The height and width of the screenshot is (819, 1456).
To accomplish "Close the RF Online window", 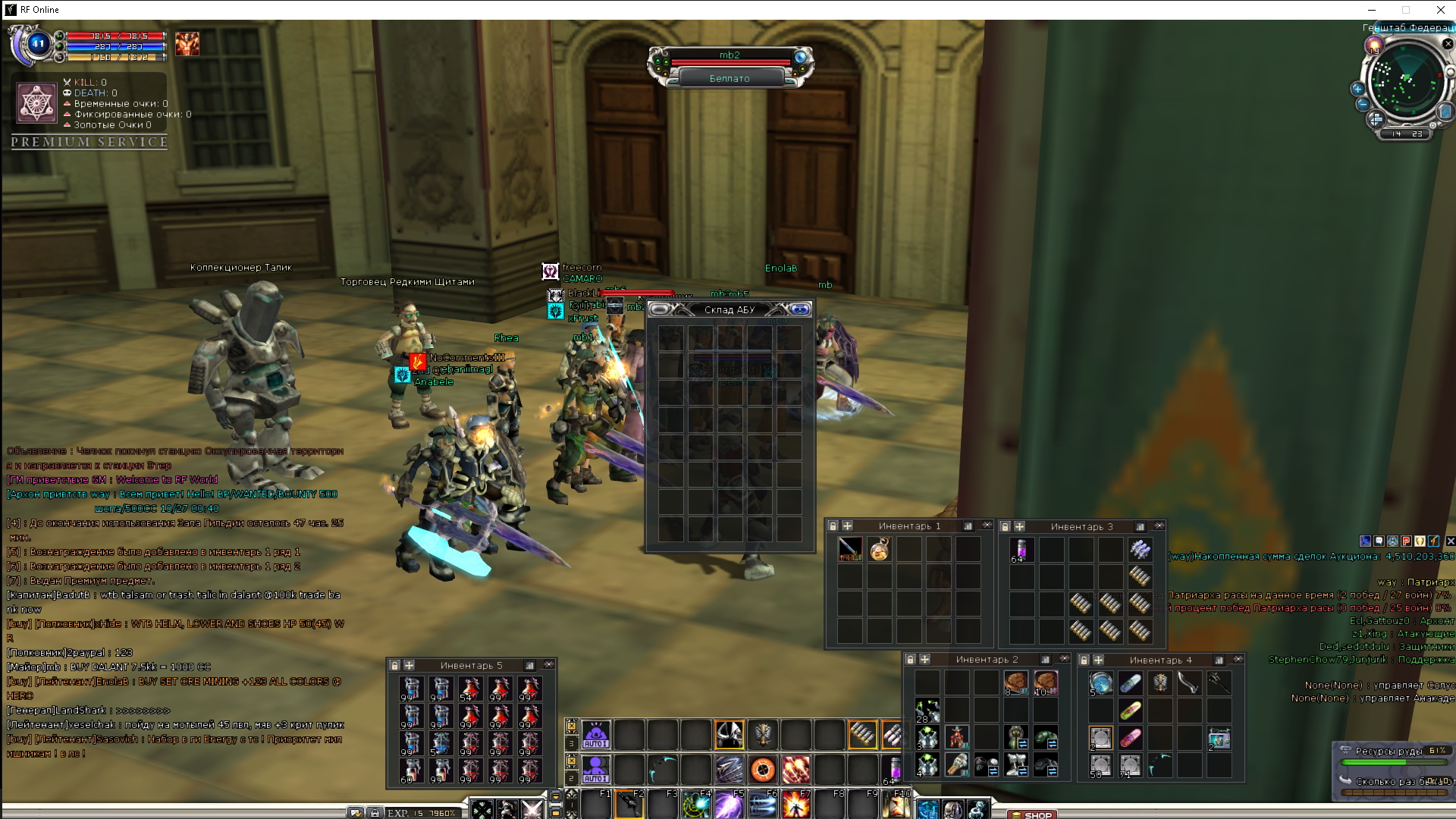I will coord(1440,10).
